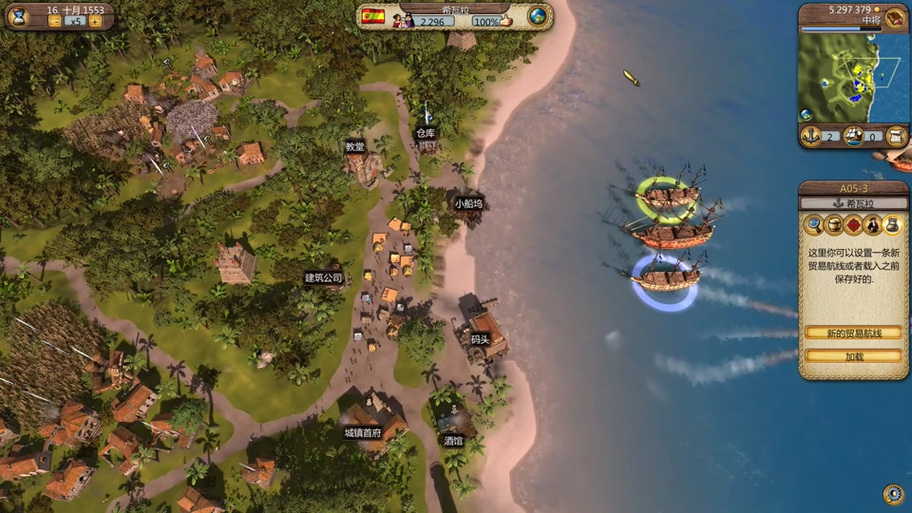Click the anchor convoy list button
This screenshot has height=513, width=912.
coord(811,136)
